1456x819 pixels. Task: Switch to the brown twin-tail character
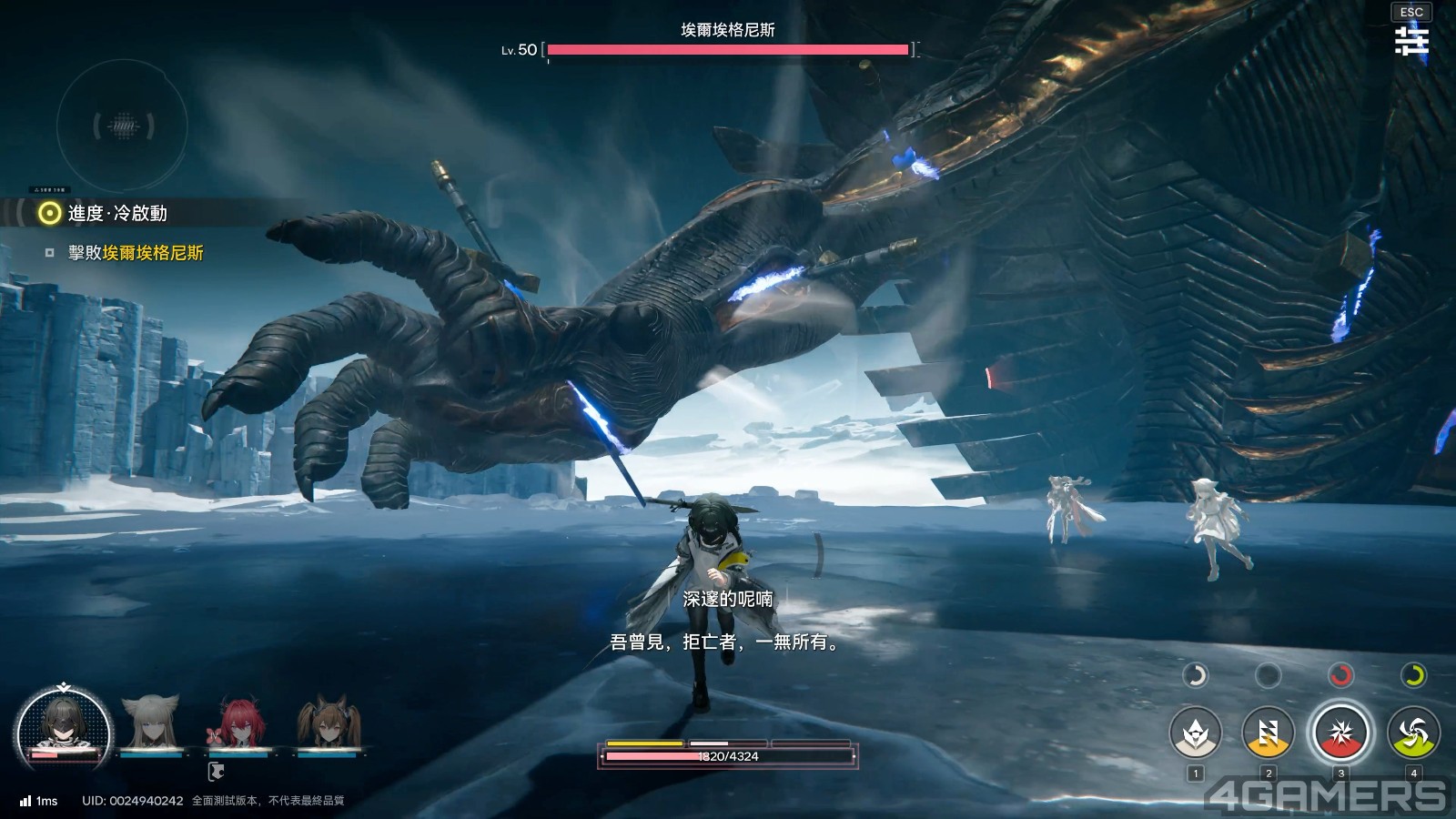point(328,724)
